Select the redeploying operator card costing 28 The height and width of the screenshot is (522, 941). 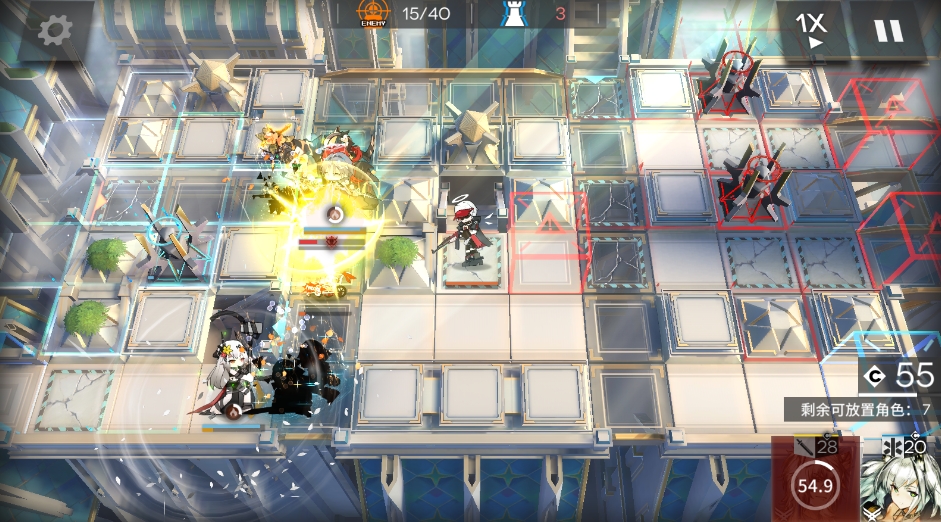tap(815, 482)
